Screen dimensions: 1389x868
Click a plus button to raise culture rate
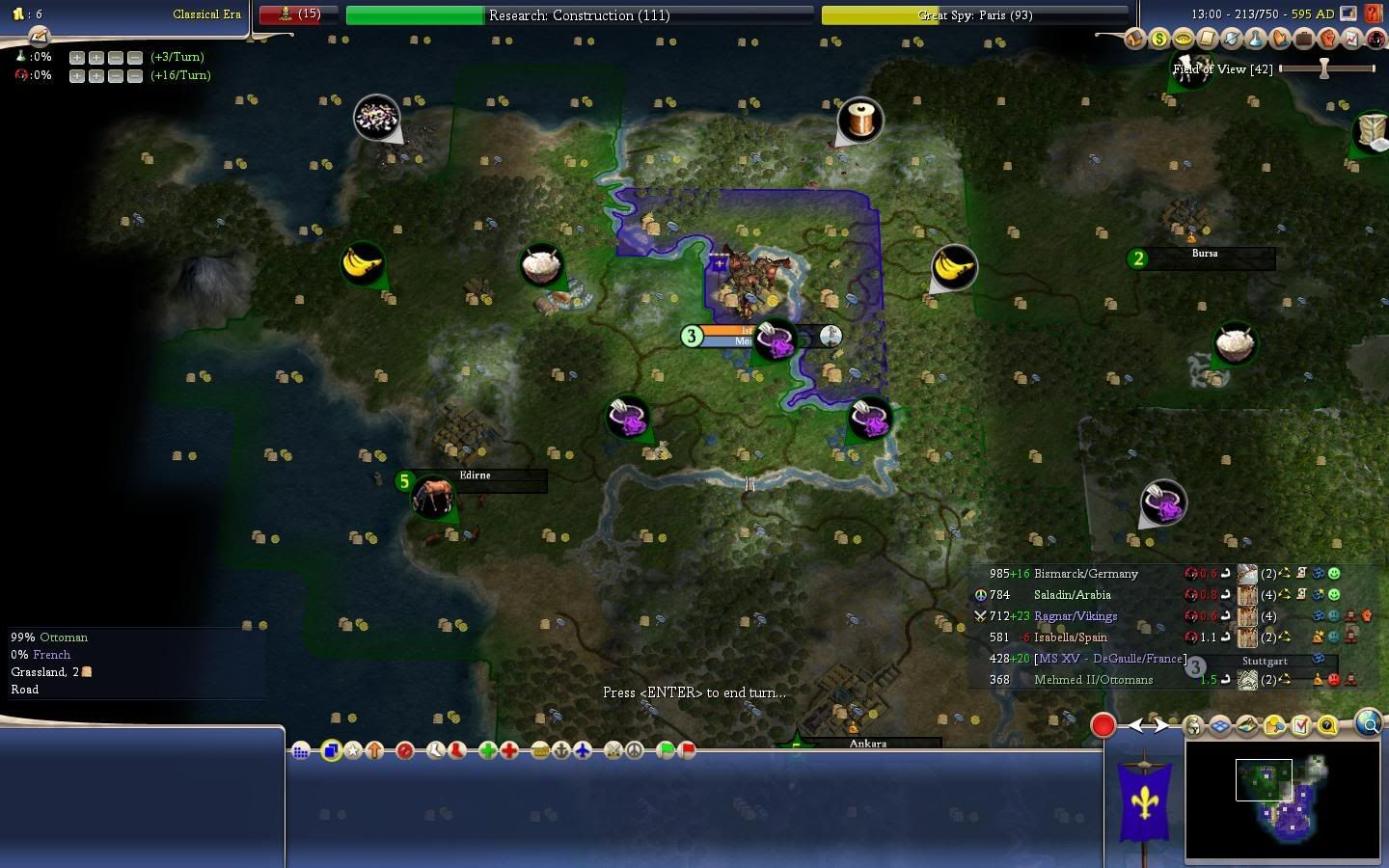tap(77, 75)
